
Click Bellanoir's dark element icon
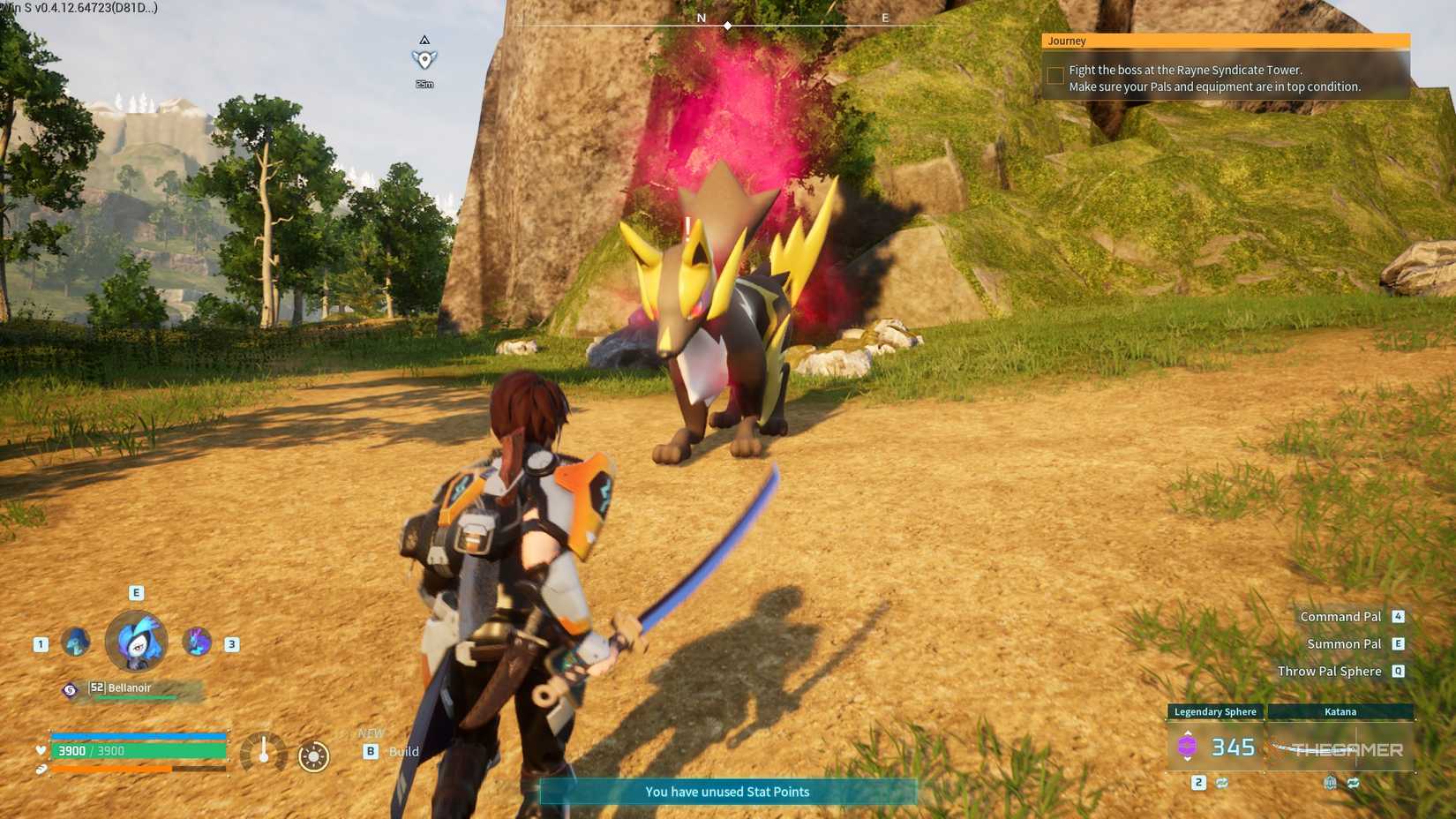point(71,688)
